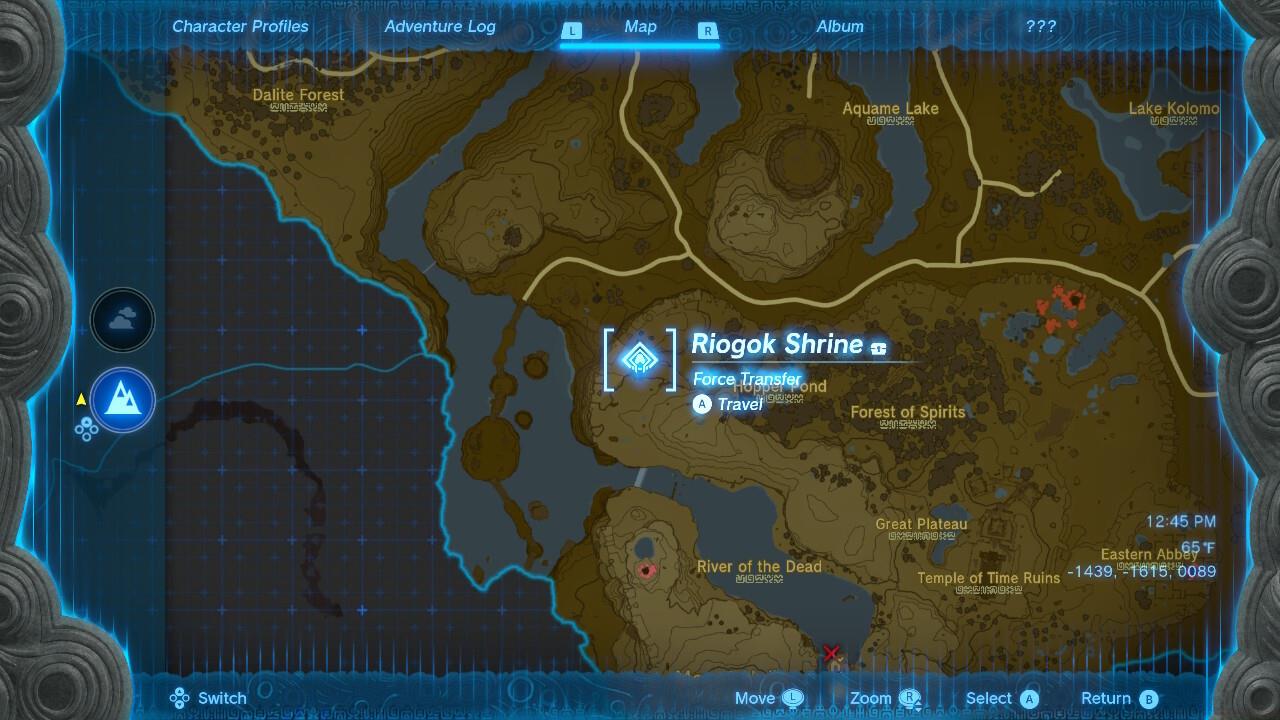Click the yellow player position arrow

81,397
